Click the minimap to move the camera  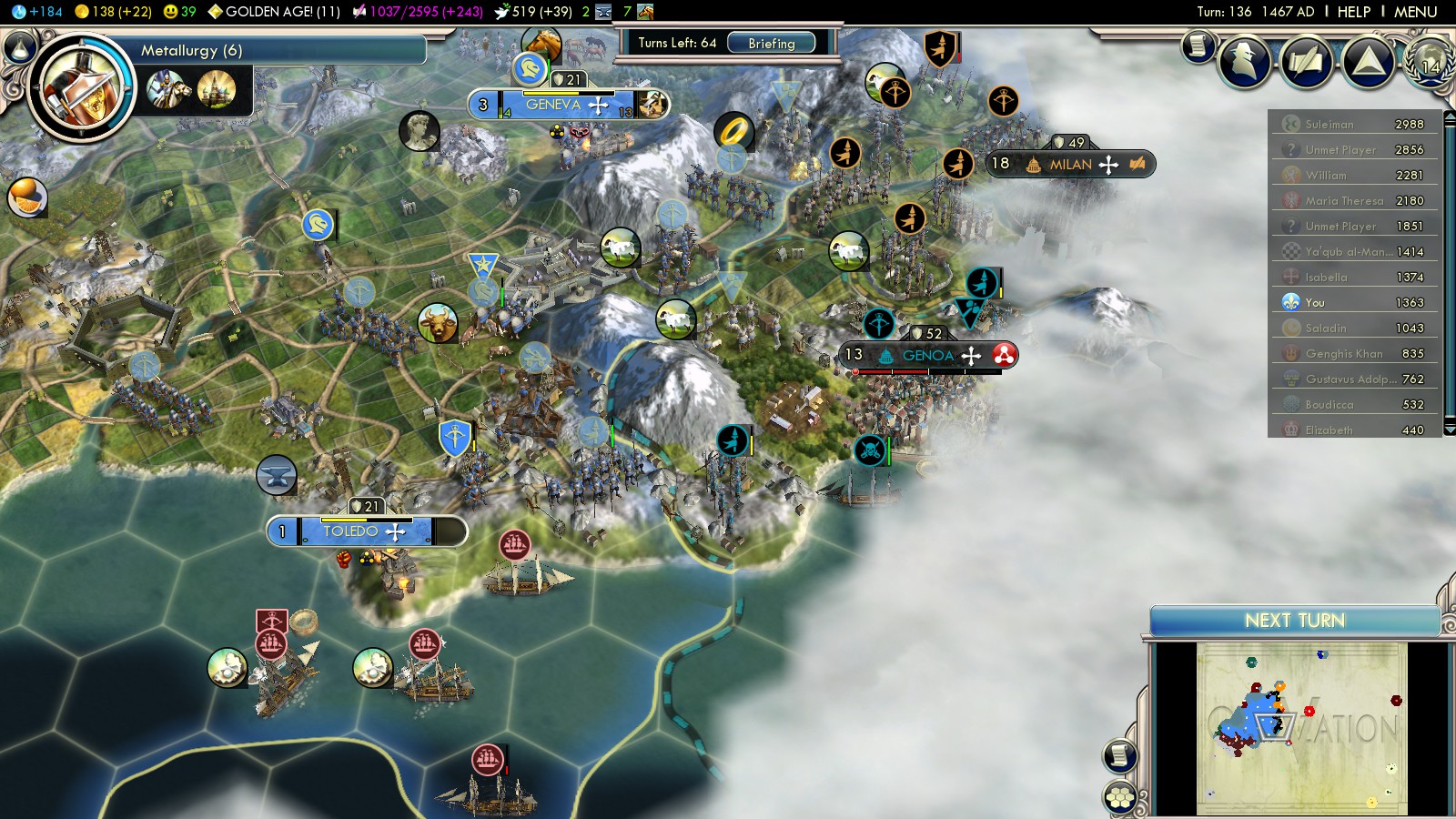click(1301, 728)
